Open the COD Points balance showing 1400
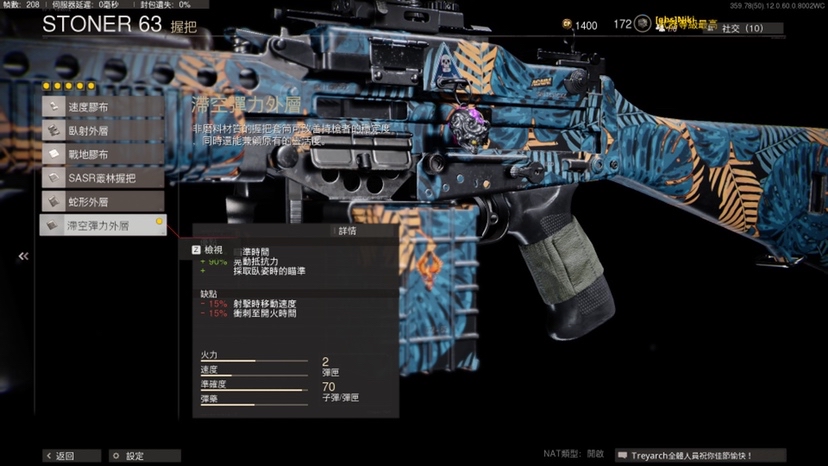Screen dimensions: 828x466 click(580, 26)
